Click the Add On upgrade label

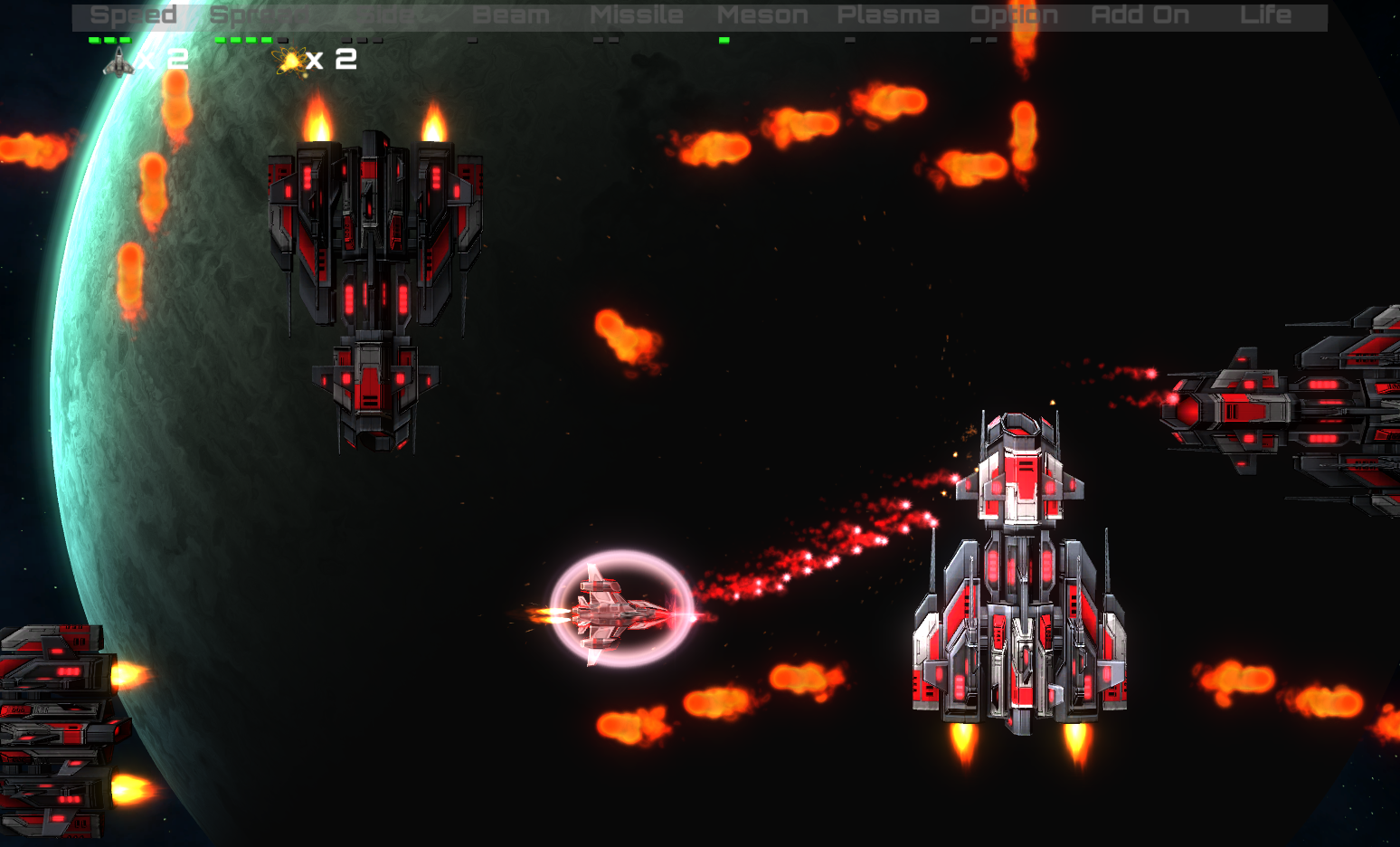[x=1141, y=14]
